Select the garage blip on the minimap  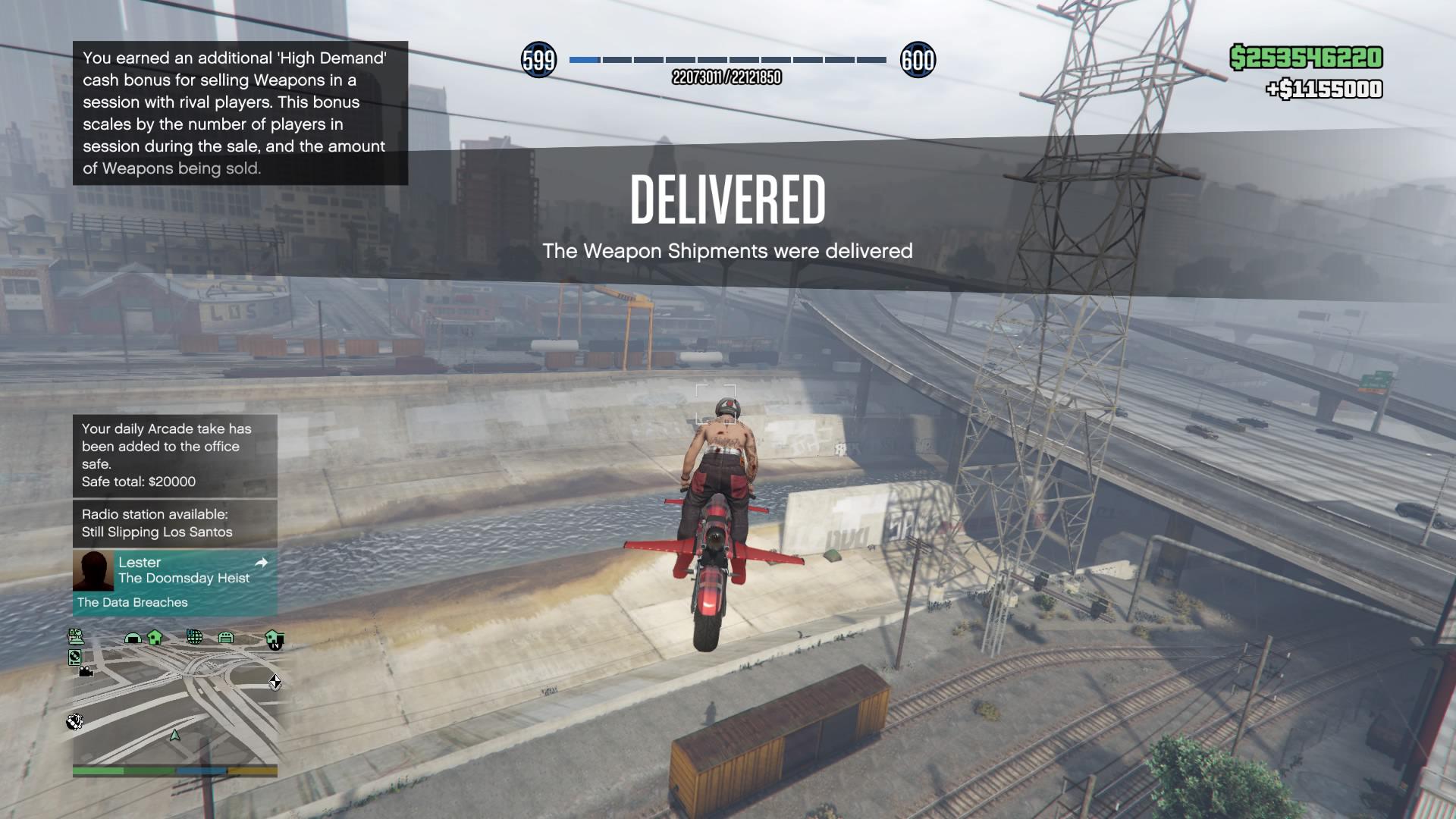coord(226,638)
